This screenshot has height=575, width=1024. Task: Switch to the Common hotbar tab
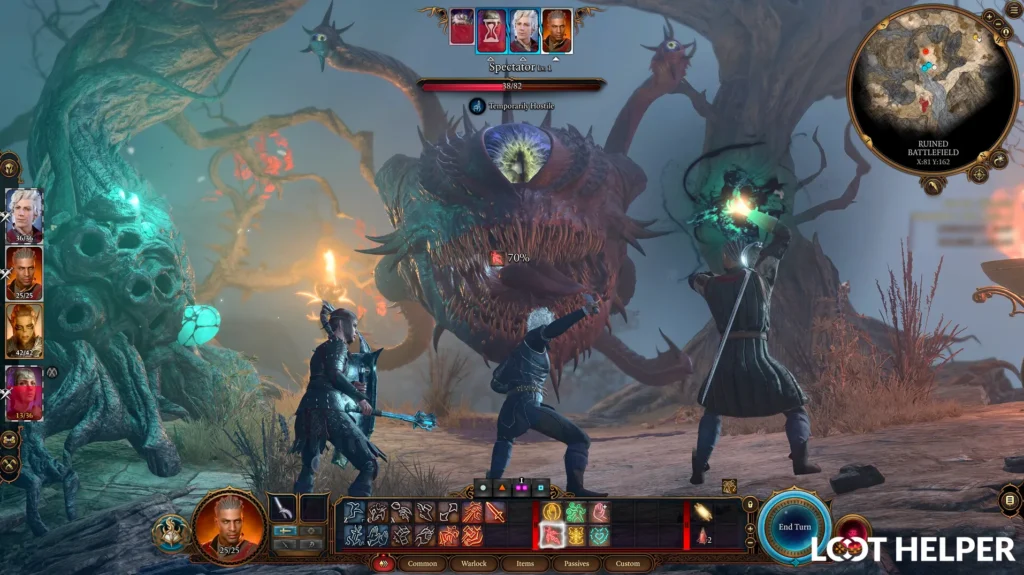[x=423, y=564]
